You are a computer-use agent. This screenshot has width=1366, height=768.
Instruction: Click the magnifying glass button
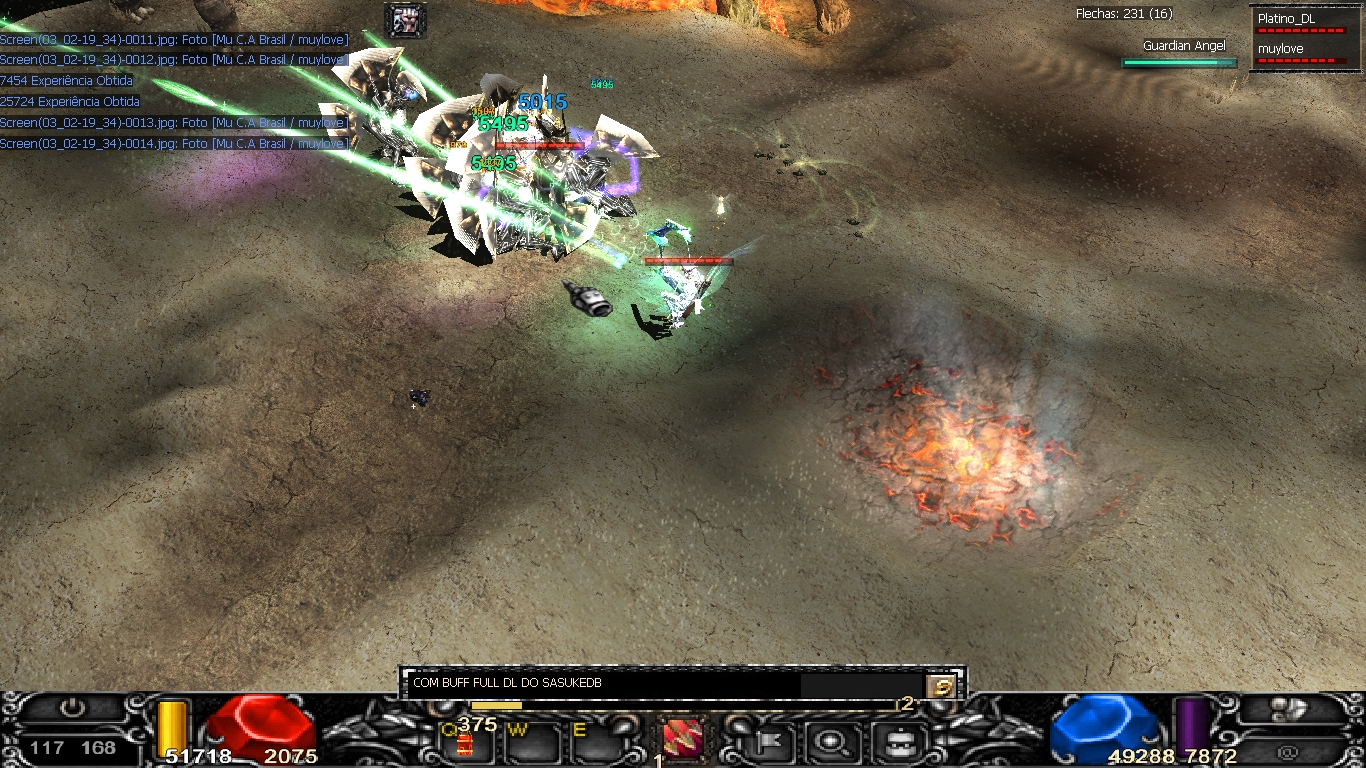(x=829, y=742)
